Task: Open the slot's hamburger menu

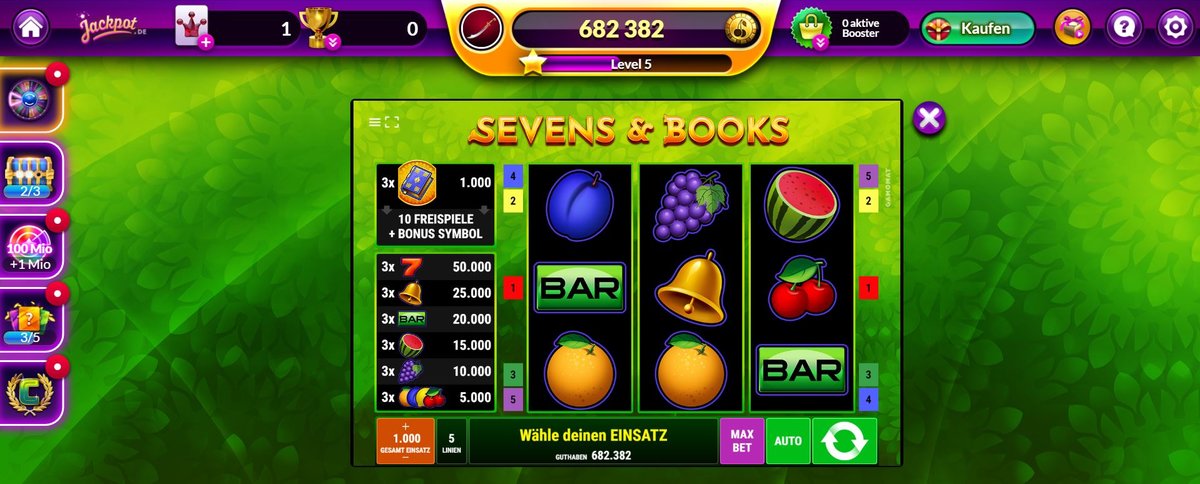Action: (375, 122)
